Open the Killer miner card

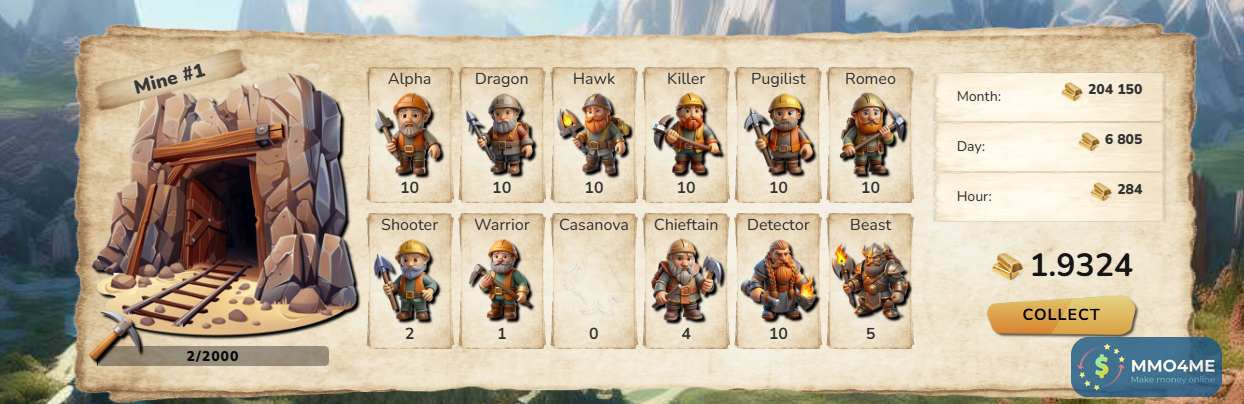click(686, 134)
